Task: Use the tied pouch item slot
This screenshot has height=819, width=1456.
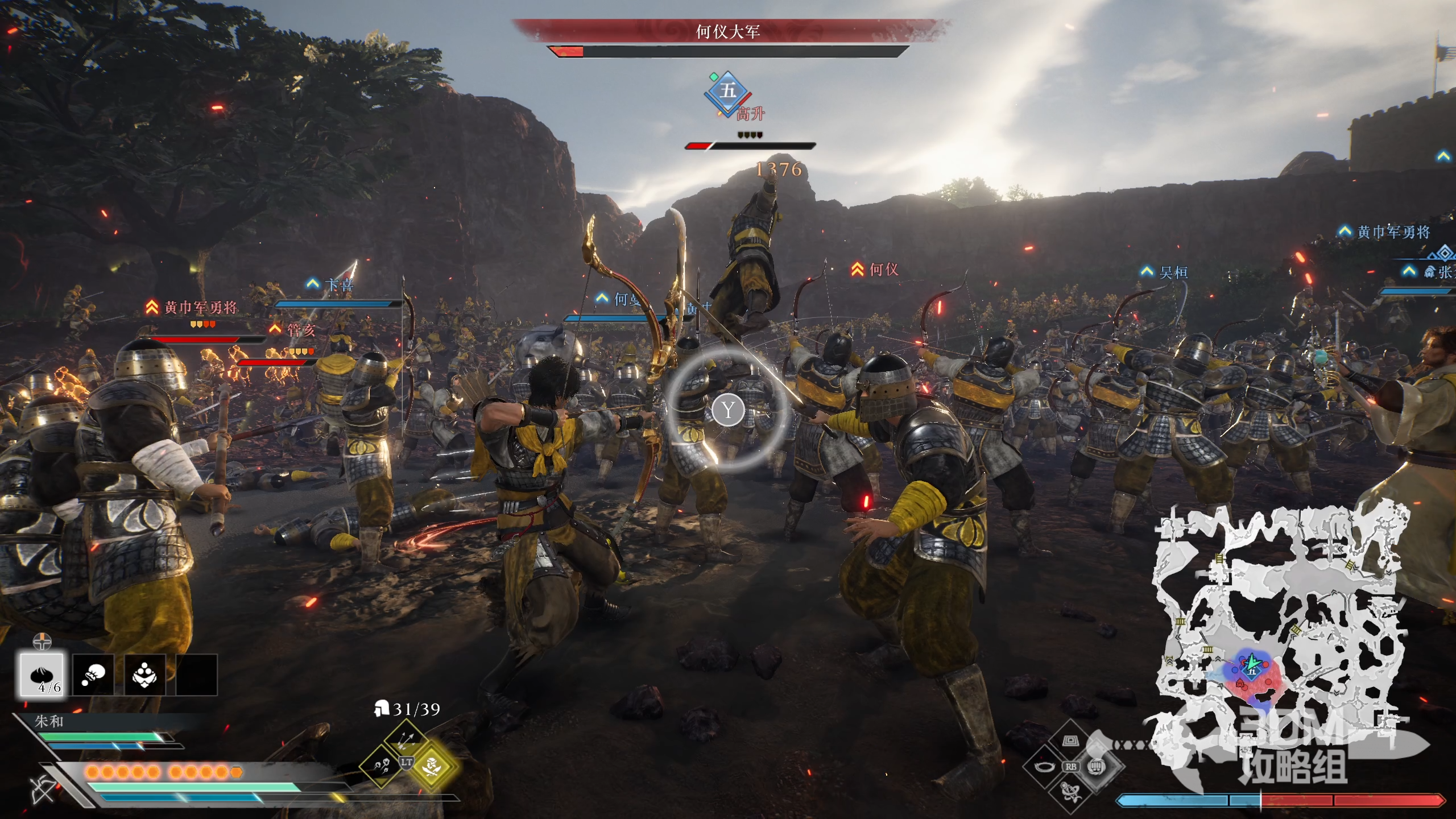Action: [93, 675]
